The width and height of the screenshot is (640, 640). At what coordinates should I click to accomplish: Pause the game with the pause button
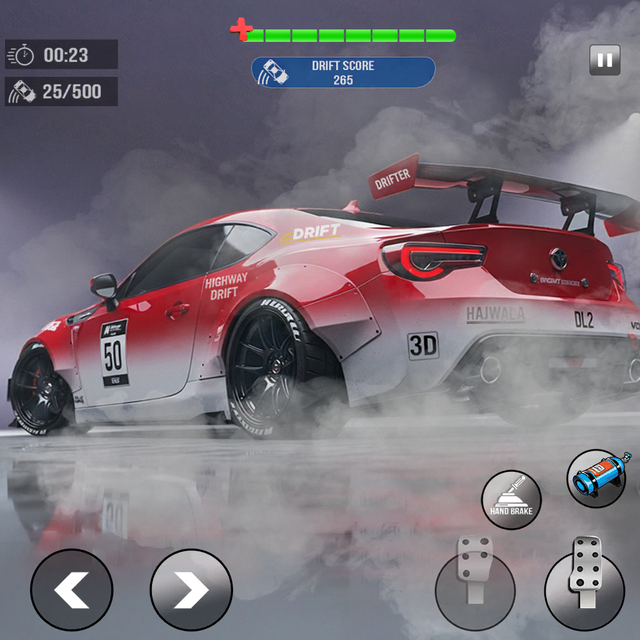pos(604,60)
